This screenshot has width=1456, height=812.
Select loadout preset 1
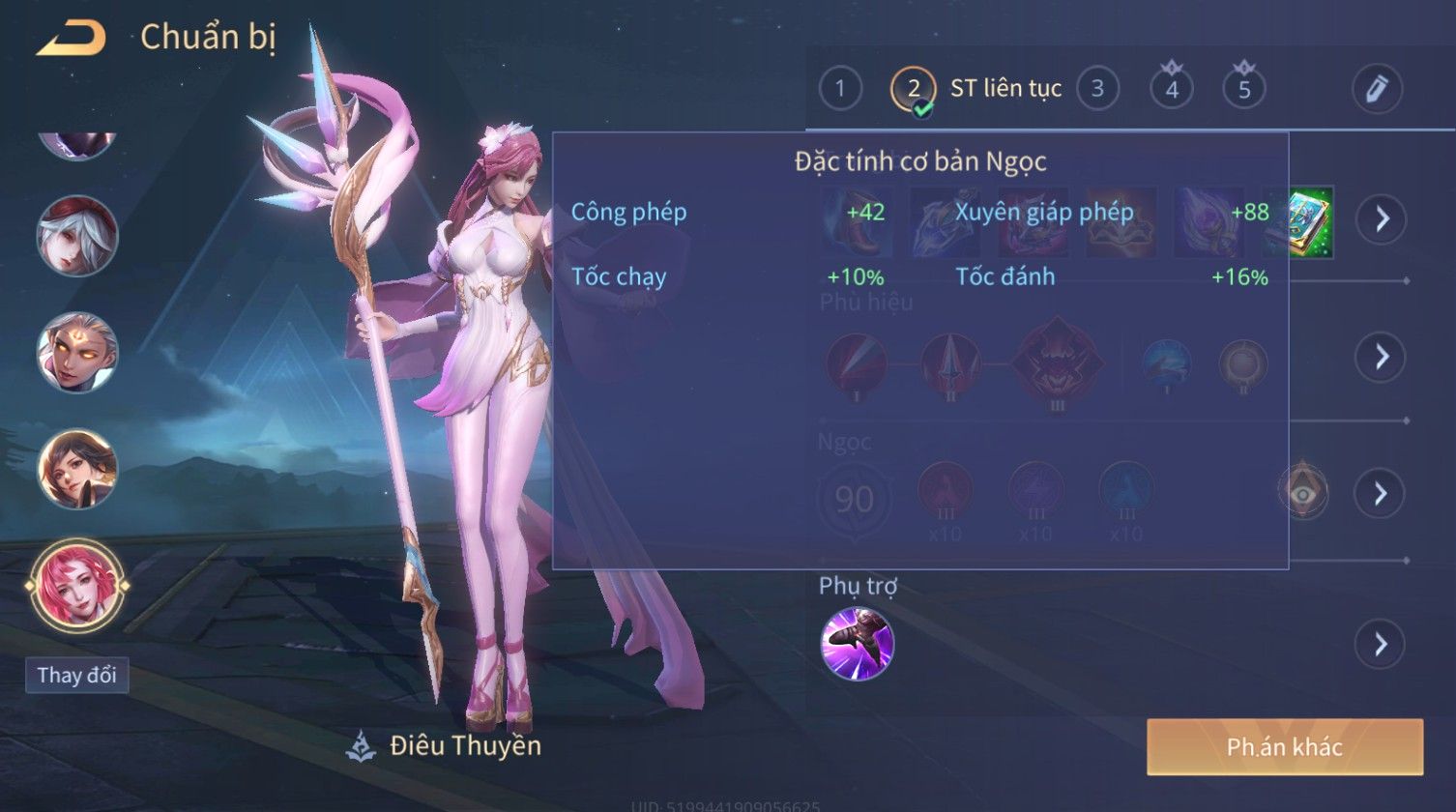[840, 89]
